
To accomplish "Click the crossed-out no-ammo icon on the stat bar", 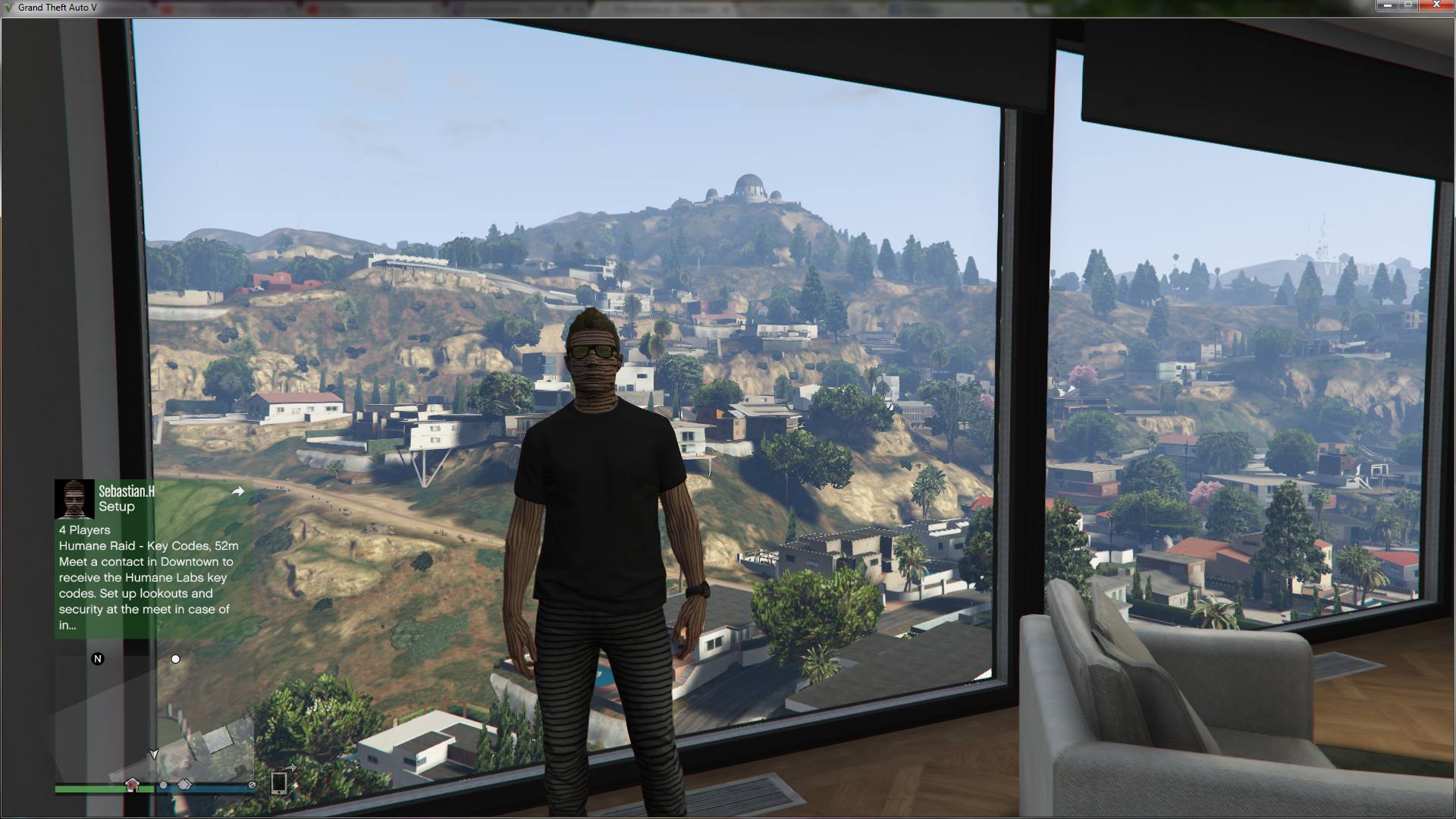I will pyautogui.click(x=253, y=786).
